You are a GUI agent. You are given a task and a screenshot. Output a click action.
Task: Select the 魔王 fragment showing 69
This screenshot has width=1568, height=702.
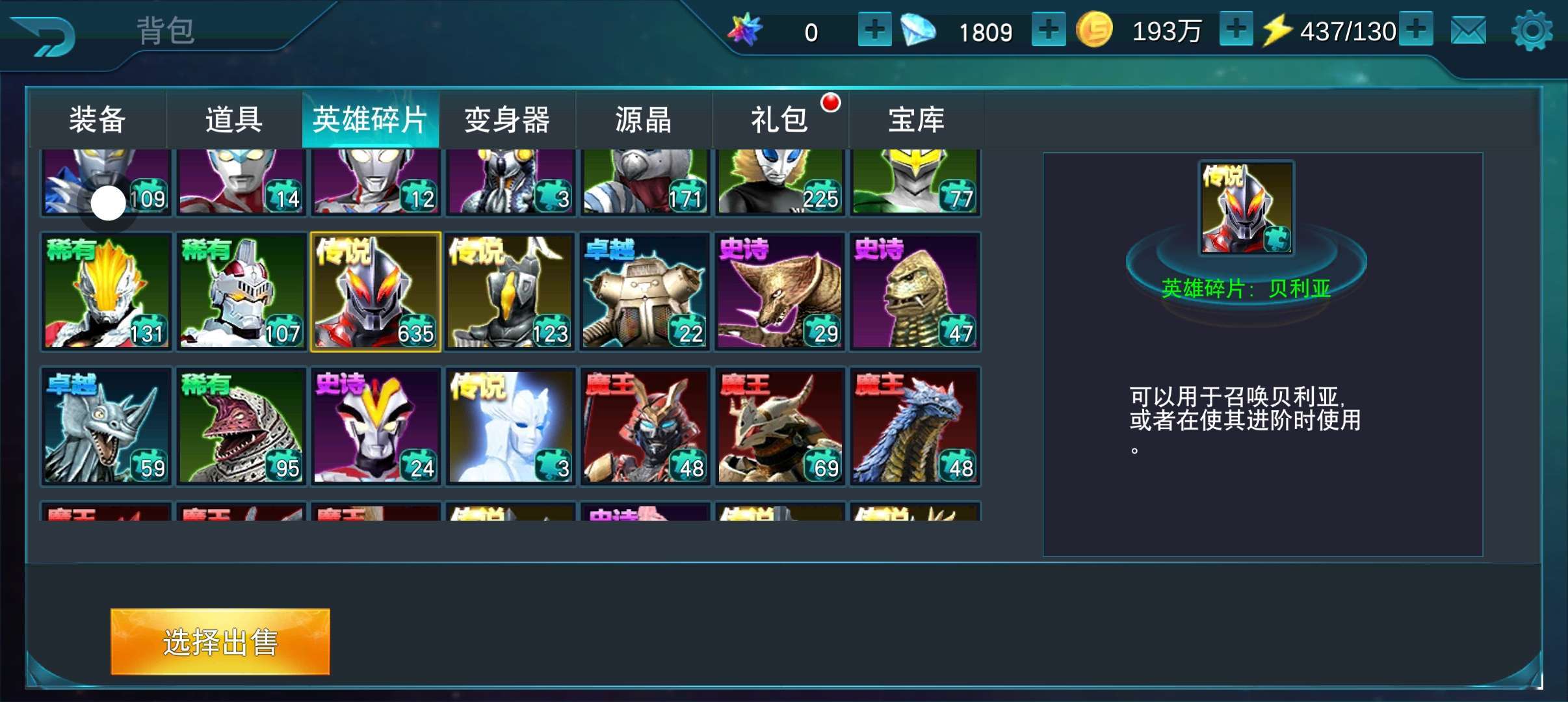pos(780,426)
